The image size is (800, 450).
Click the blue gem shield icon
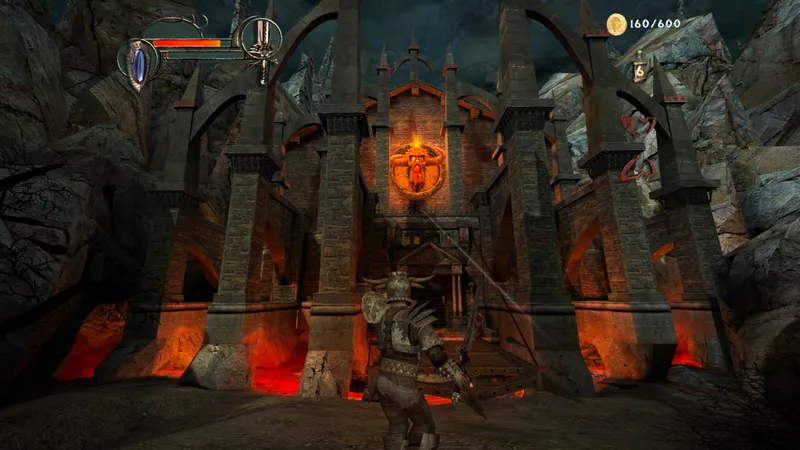(137, 62)
